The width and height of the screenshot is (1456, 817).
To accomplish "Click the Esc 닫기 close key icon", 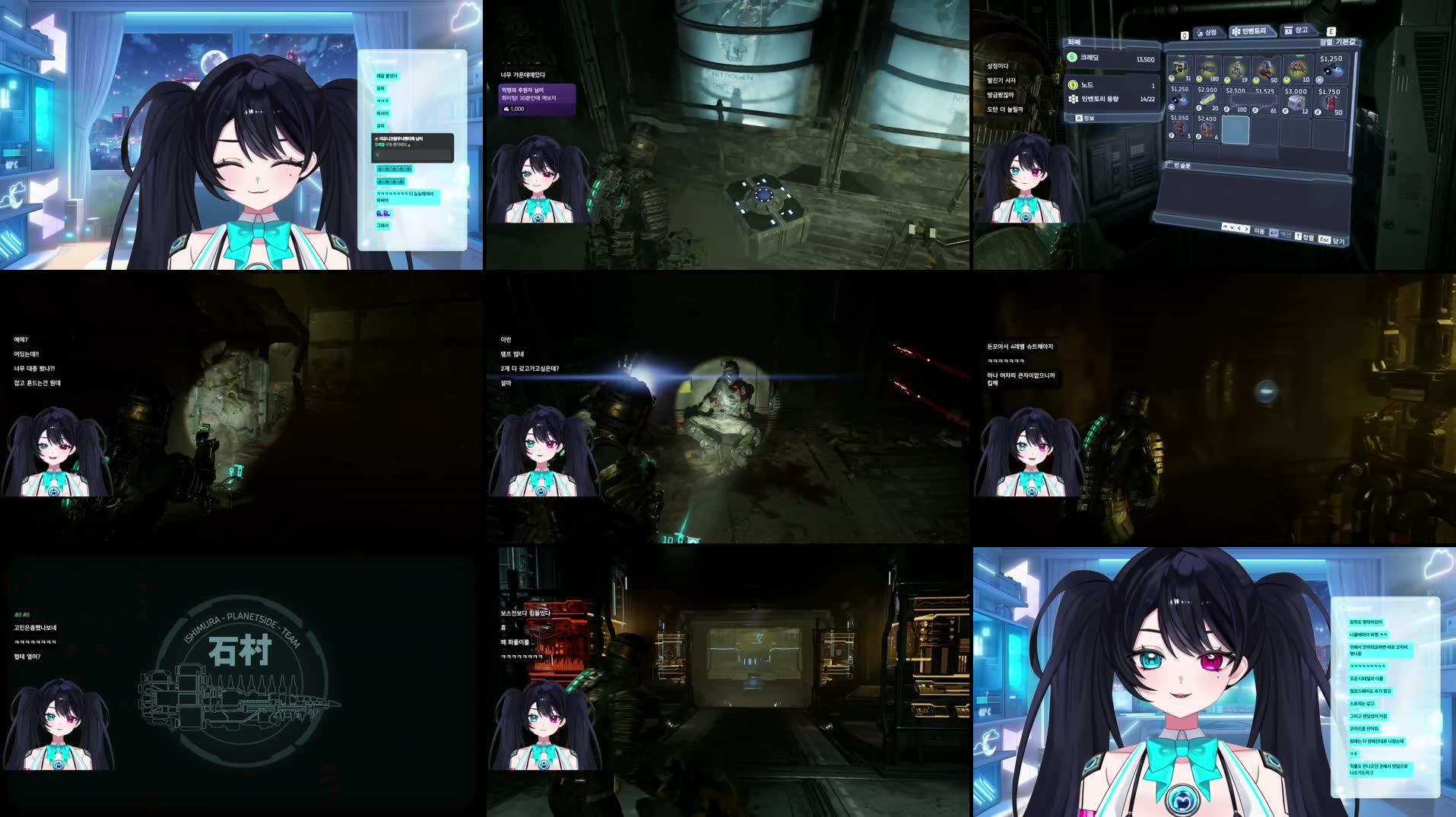I will tap(1324, 239).
